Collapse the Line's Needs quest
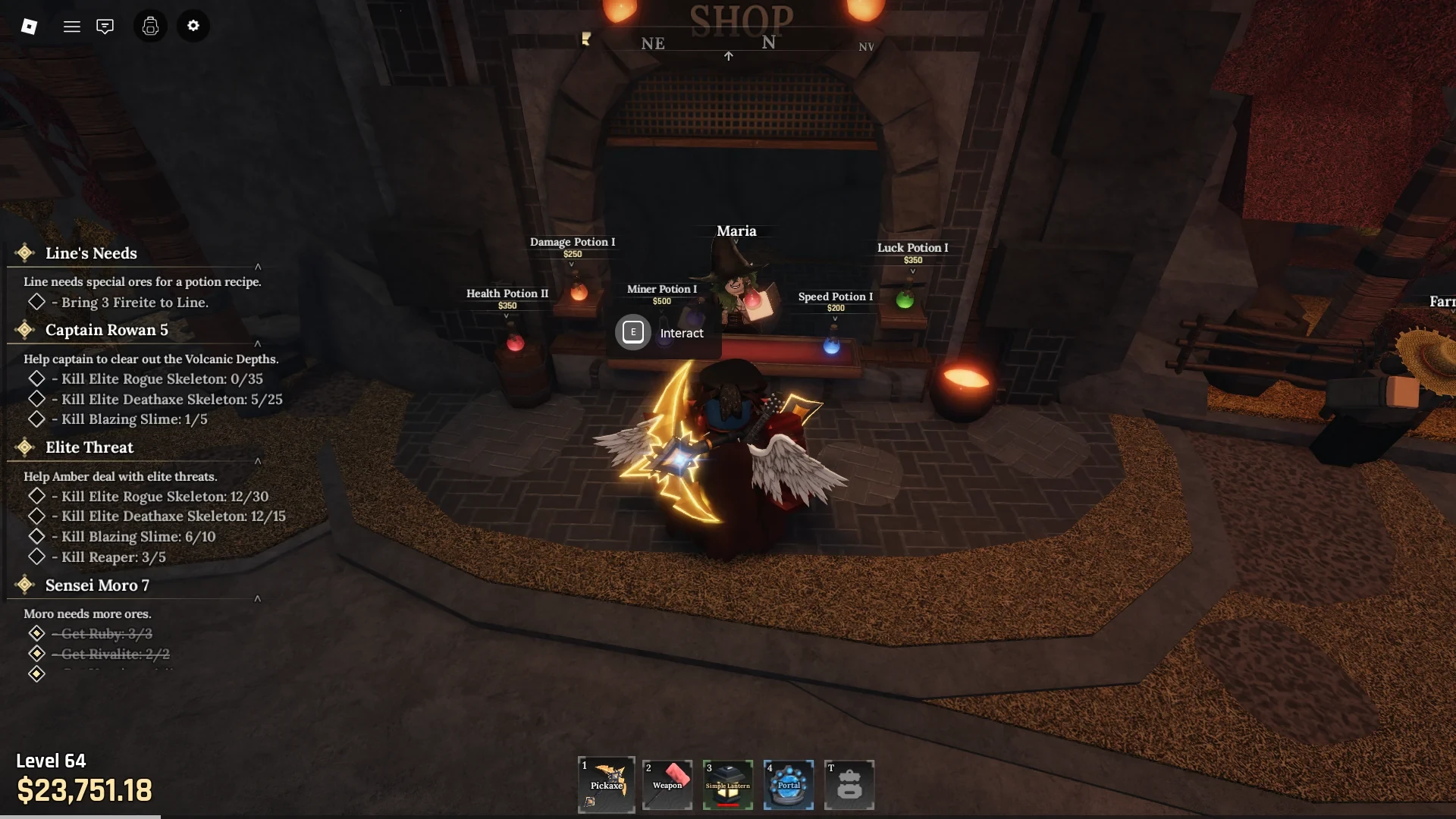The image size is (1456, 819). pos(259,267)
